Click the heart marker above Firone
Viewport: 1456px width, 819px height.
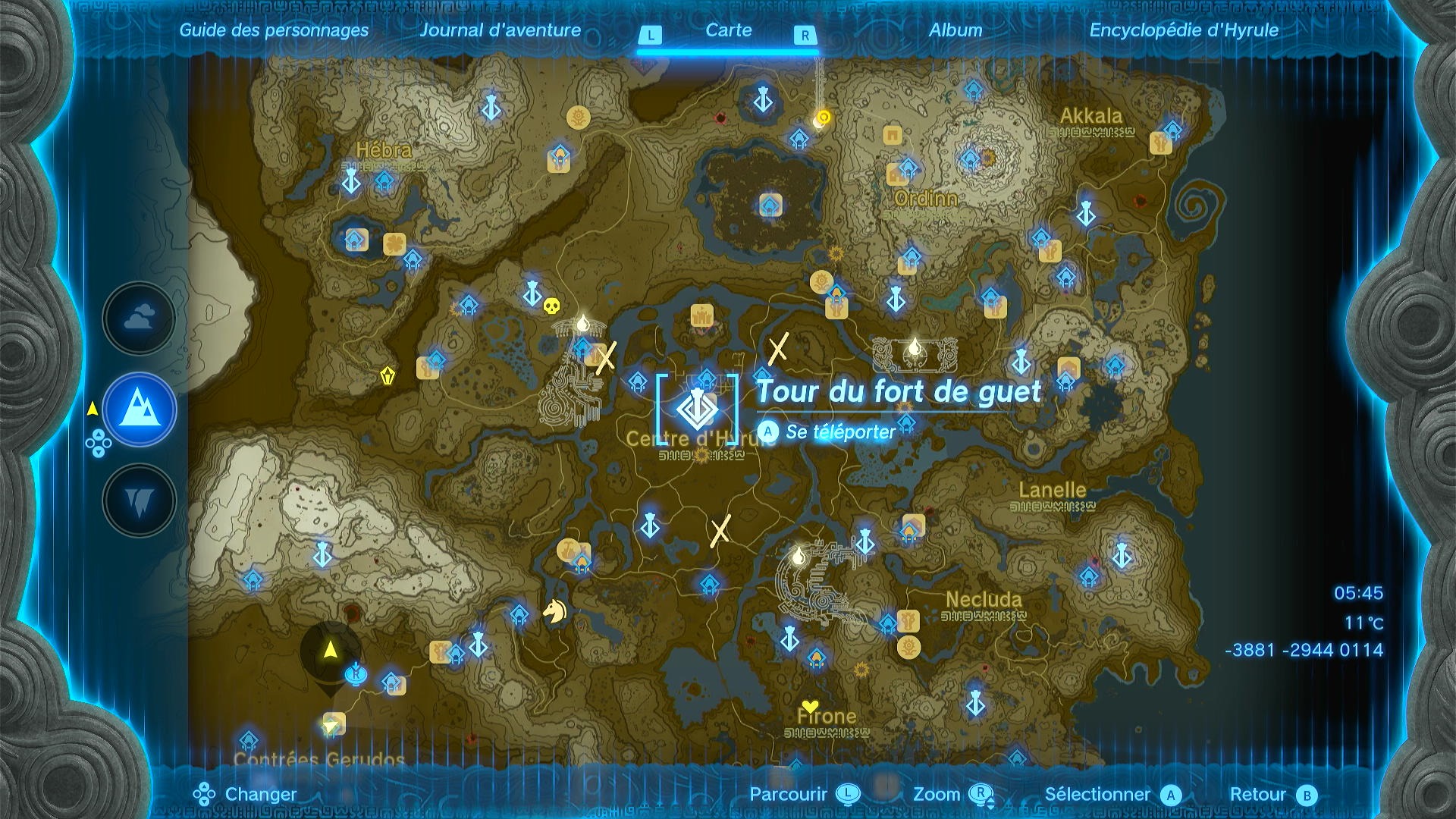(809, 704)
